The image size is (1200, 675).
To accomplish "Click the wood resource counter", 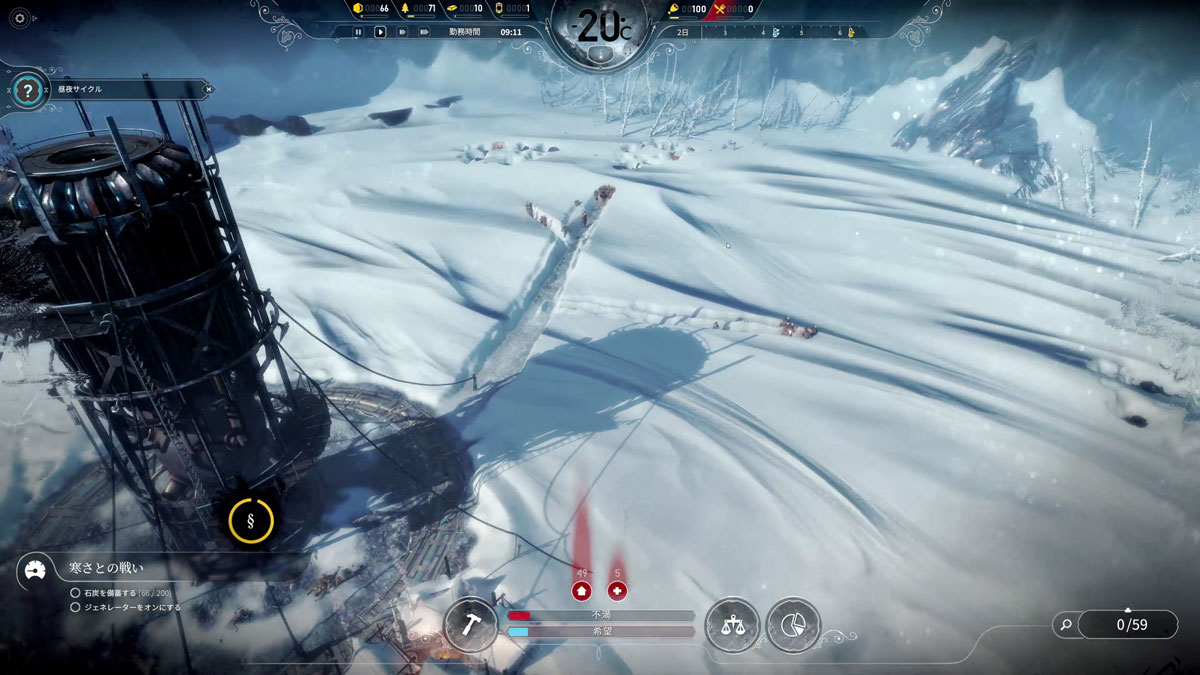I will pyautogui.click(x=419, y=9).
